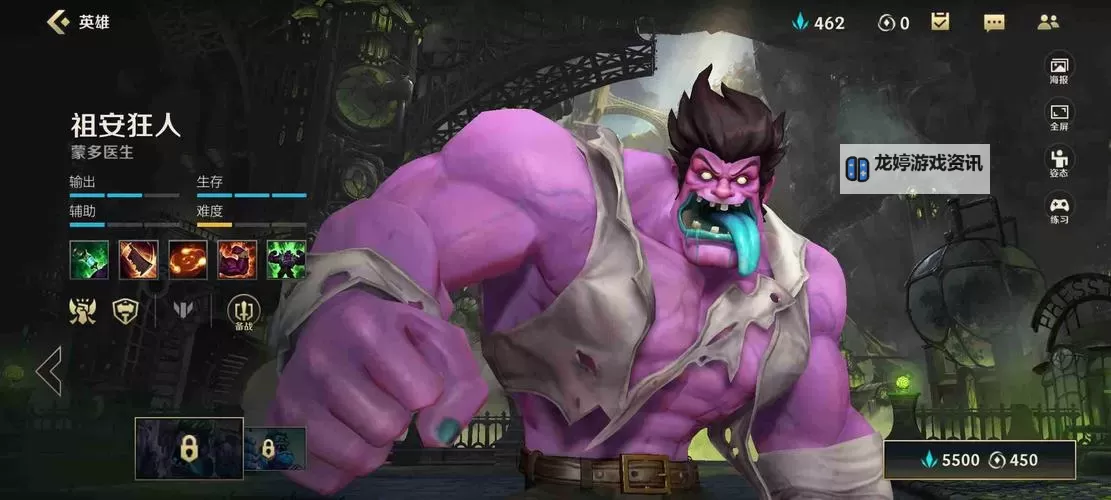Show the 海报 poster view
This screenshot has width=1111, height=500.
(1059, 68)
